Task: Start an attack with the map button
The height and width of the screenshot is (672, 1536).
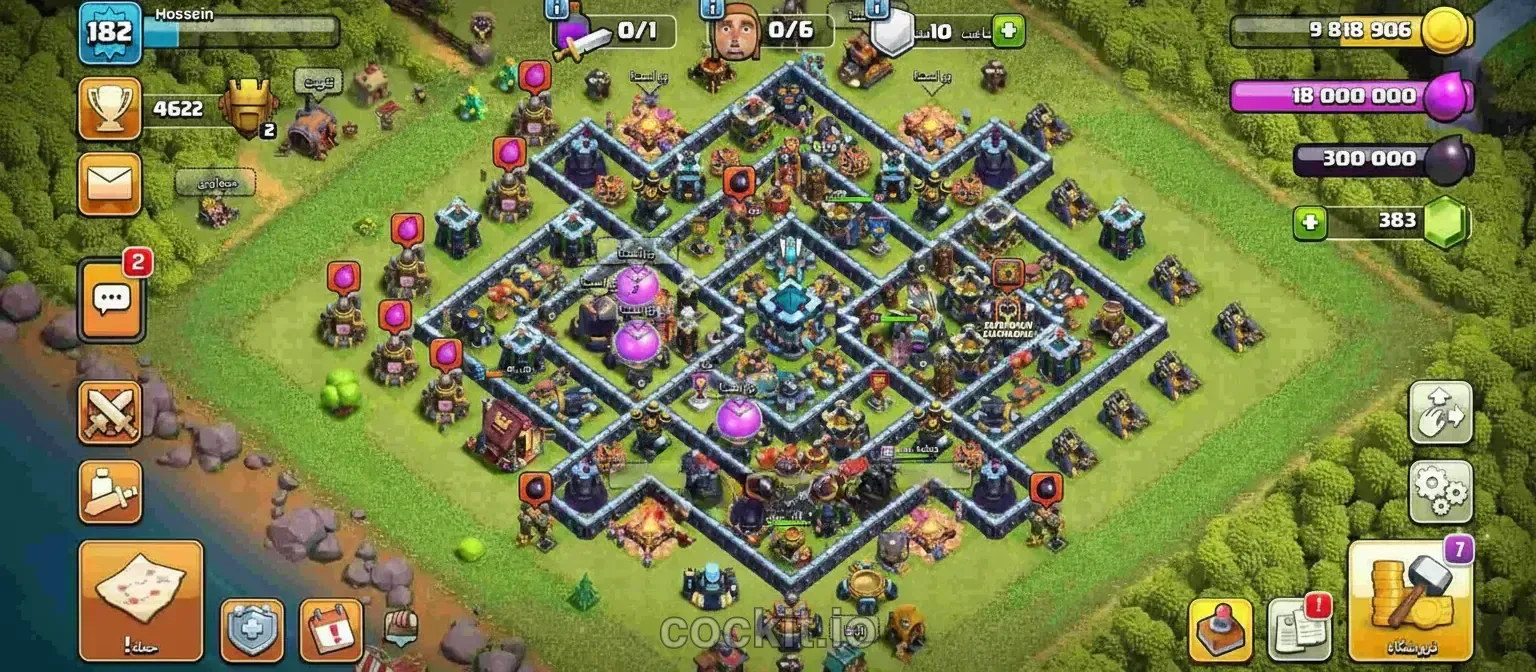Action: tap(141, 601)
